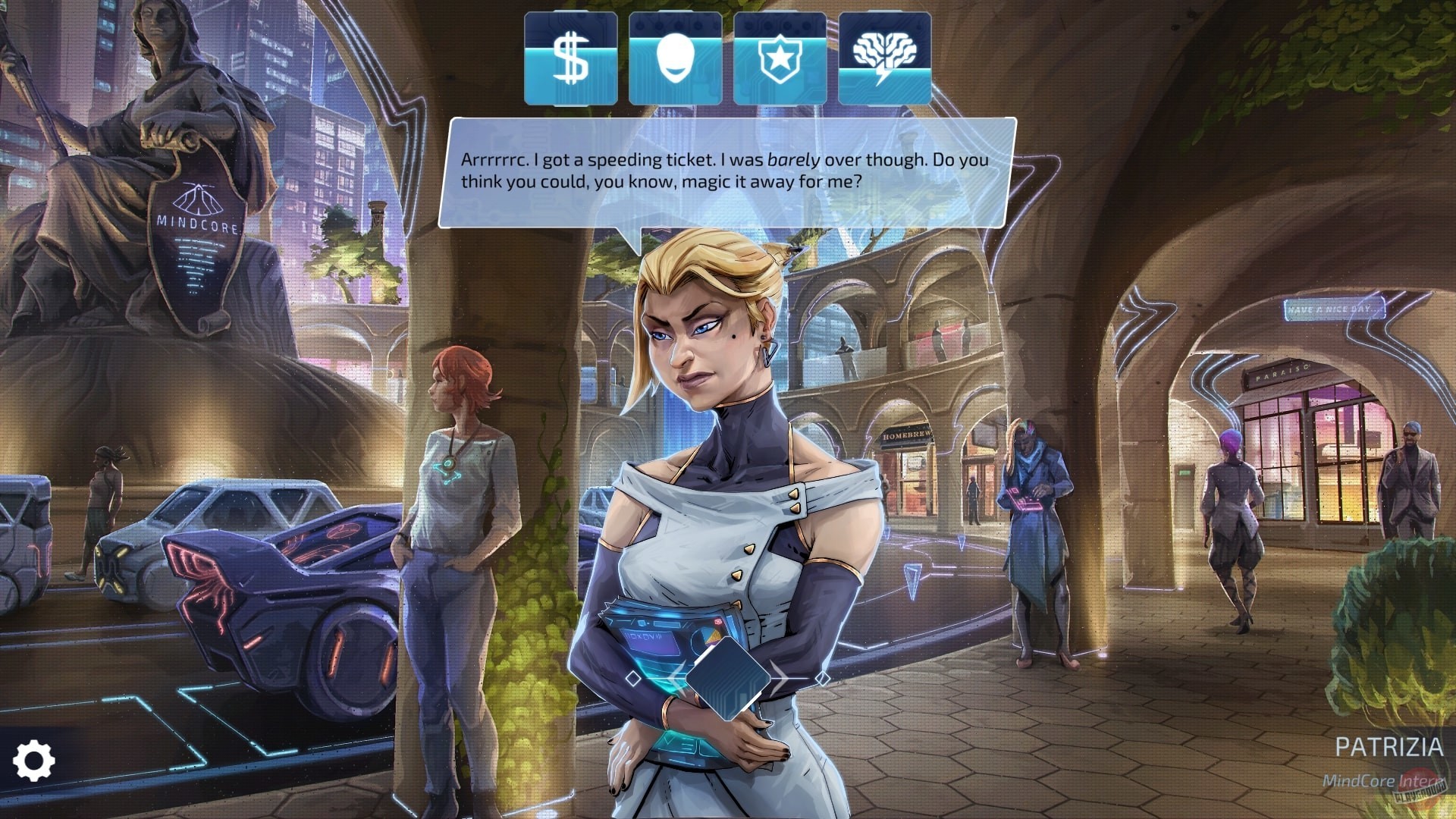
Task: Click the right diamond marker on the card track
Action: (821, 680)
